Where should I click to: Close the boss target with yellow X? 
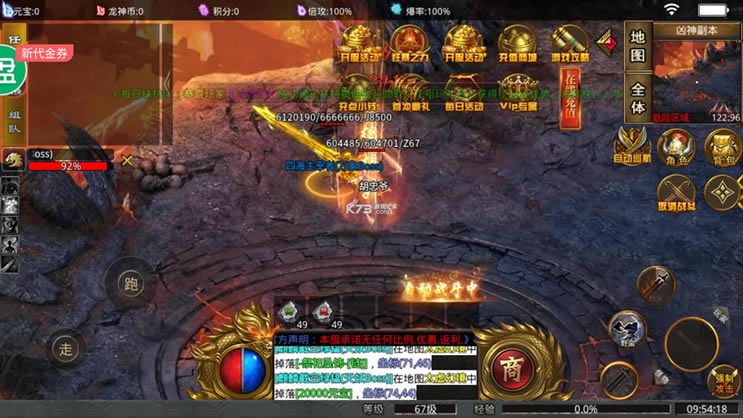click(x=127, y=160)
